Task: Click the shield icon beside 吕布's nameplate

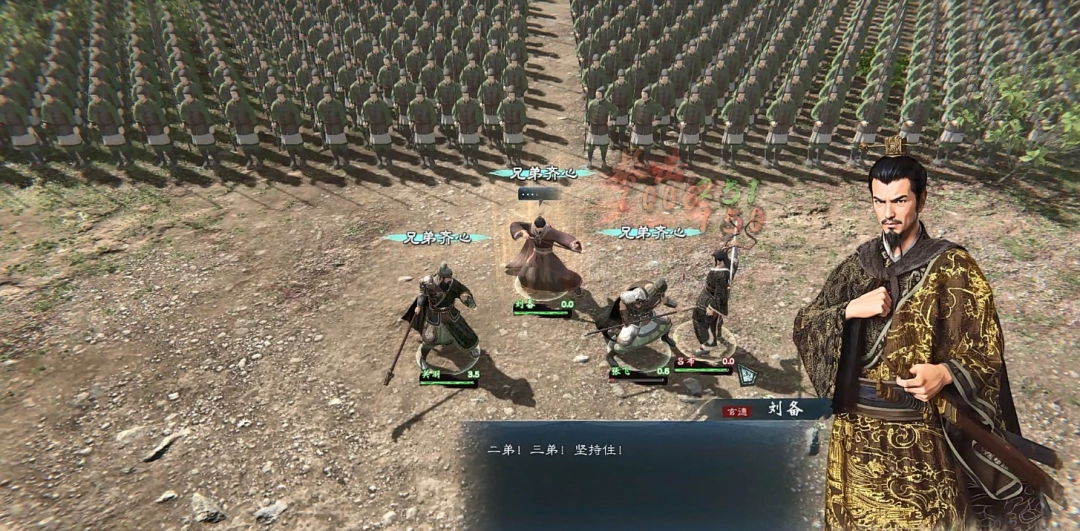Action: pyautogui.click(x=746, y=376)
